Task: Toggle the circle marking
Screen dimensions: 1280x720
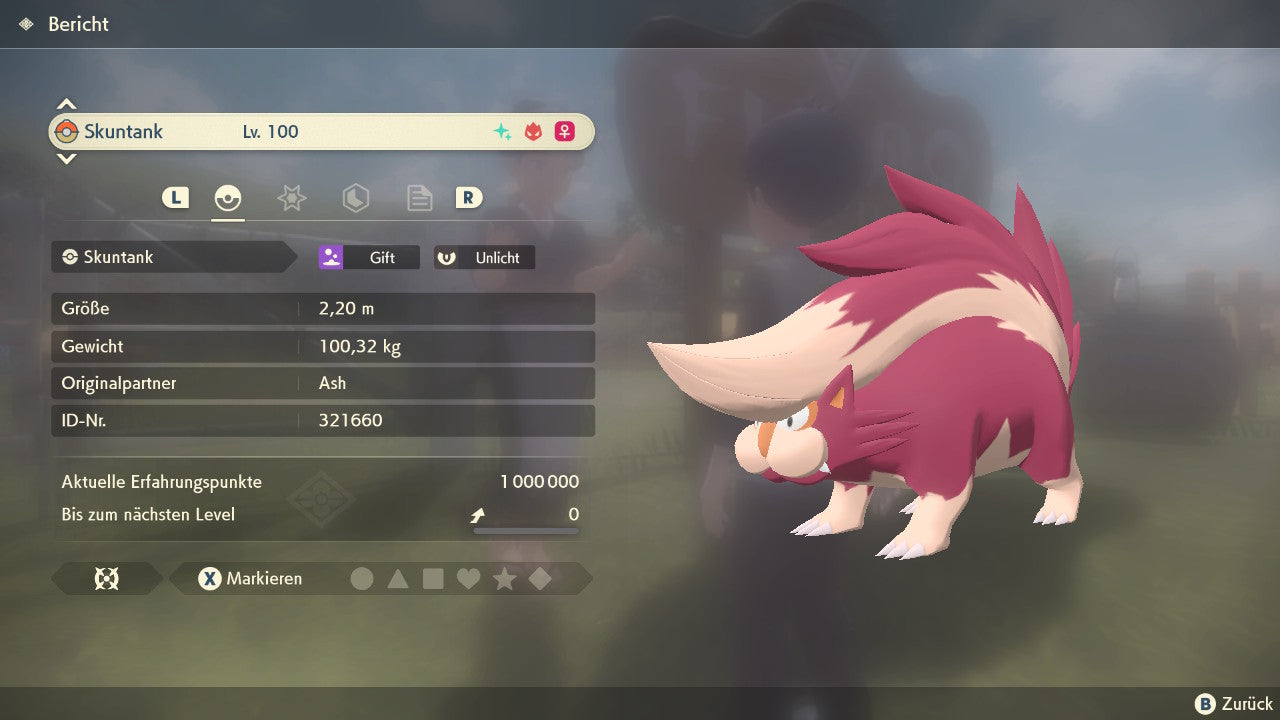Action: [362, 578]
